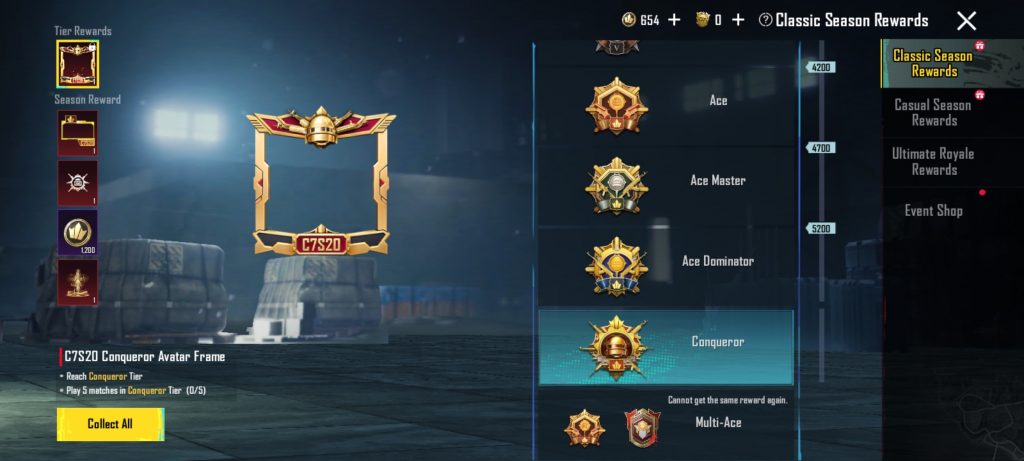1024x461 pixels.
Task: Open the help question mark icon
Action: (x=766, y=20)
